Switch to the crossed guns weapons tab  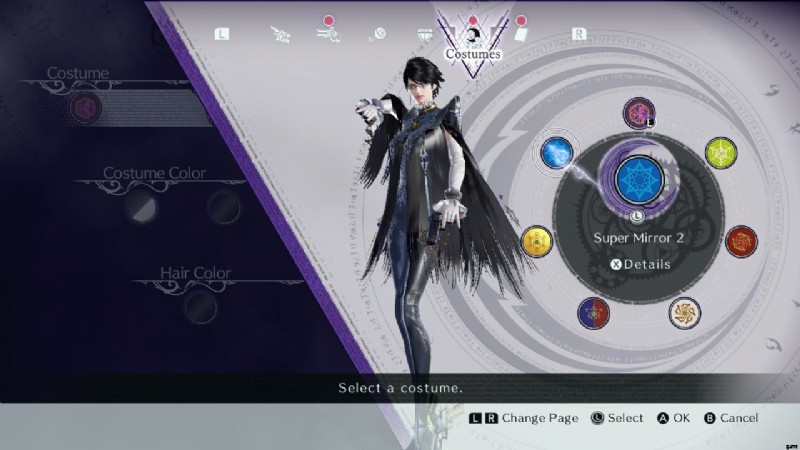coord(280,33)
